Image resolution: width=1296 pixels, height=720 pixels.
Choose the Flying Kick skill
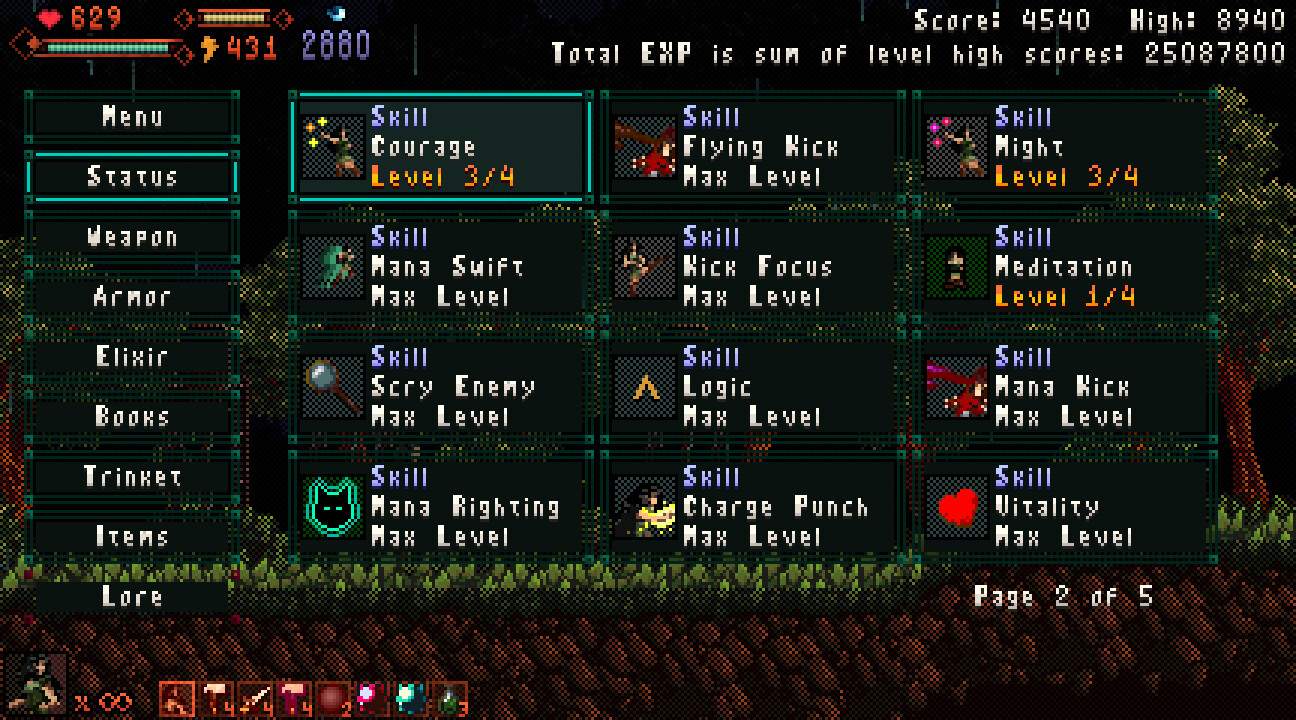pyautogui.click(x=752, y=147)
